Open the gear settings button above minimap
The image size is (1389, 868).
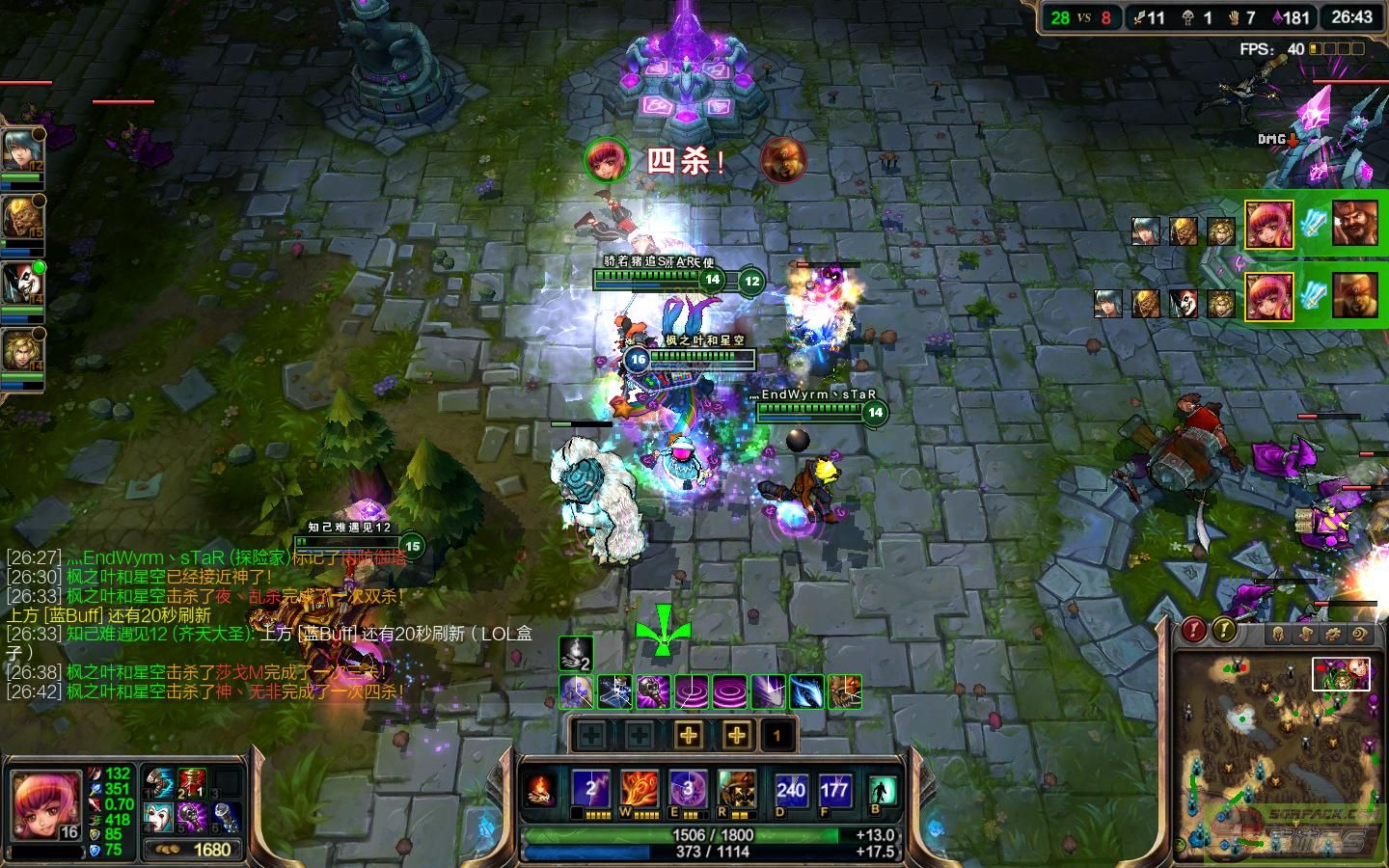click(x=1333, y=634)
